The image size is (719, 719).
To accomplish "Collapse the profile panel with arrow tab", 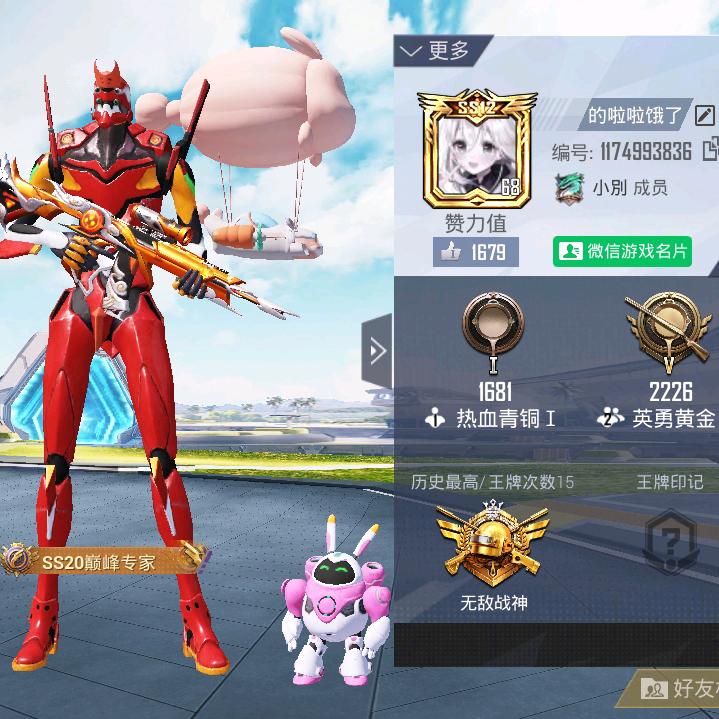I will tap(376, 350).
